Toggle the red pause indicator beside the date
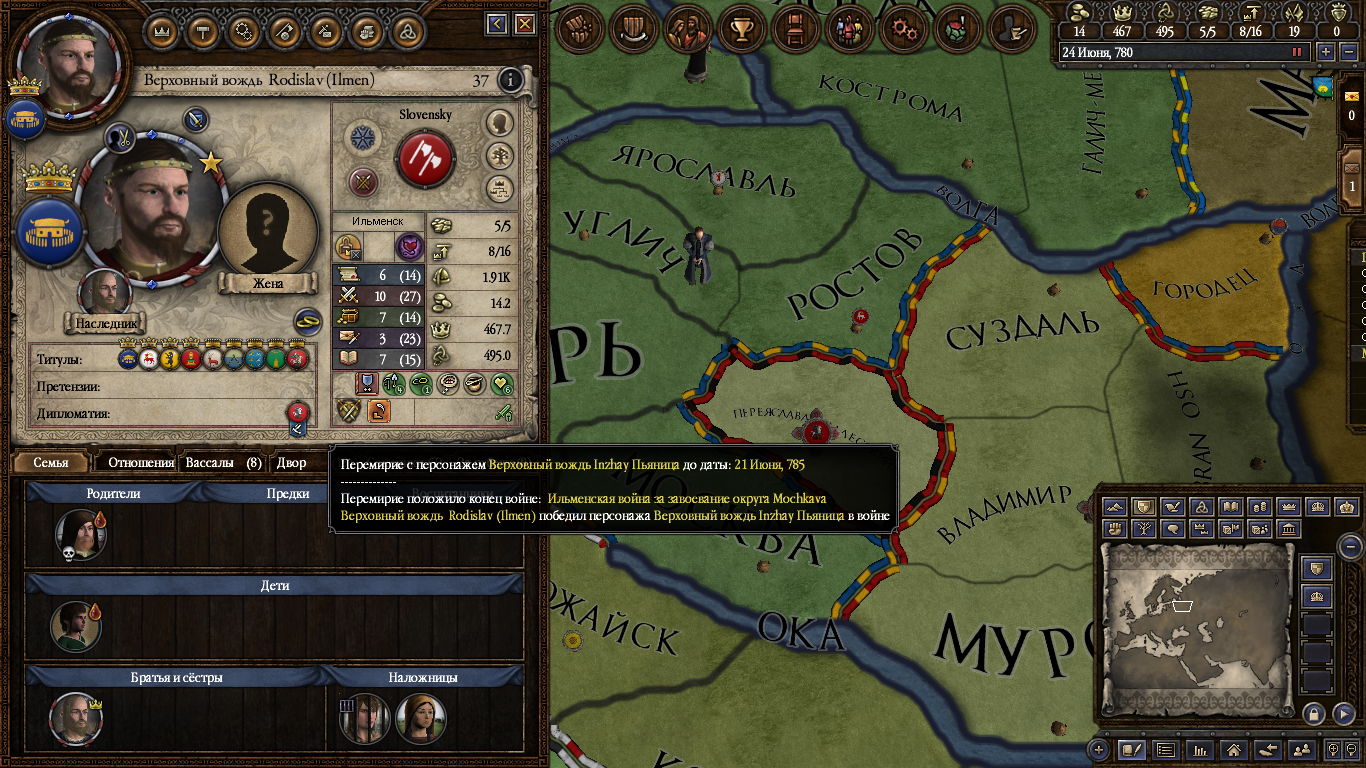The width and height of the screenshot is (1366, 768). 1298,52
